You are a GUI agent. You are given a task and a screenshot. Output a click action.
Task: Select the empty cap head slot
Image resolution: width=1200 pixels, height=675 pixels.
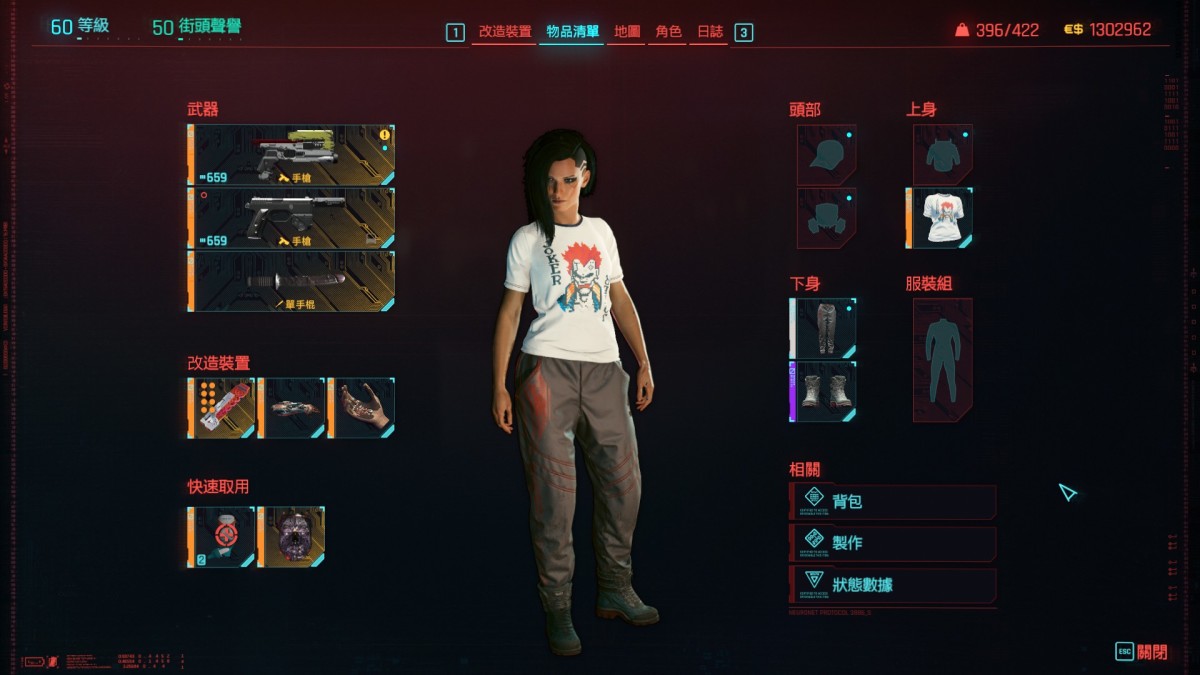click(x=827, y=154)
